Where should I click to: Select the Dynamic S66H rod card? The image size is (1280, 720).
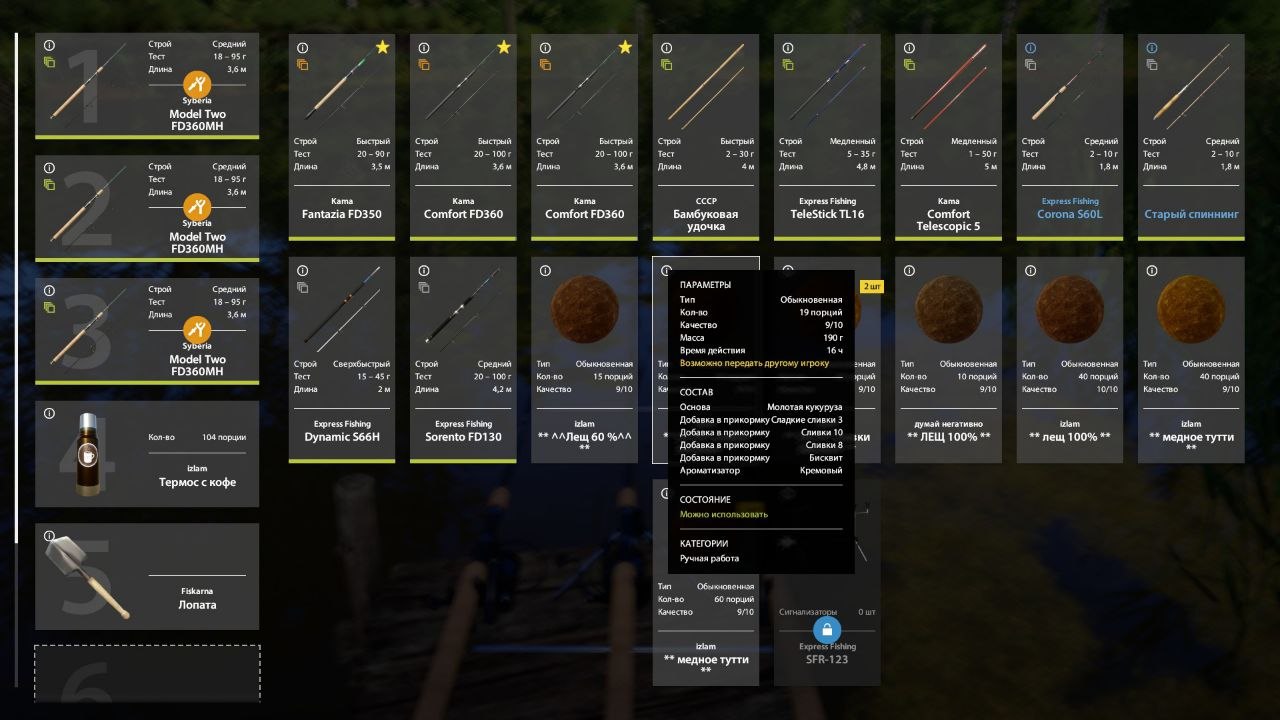pos(342,360)
